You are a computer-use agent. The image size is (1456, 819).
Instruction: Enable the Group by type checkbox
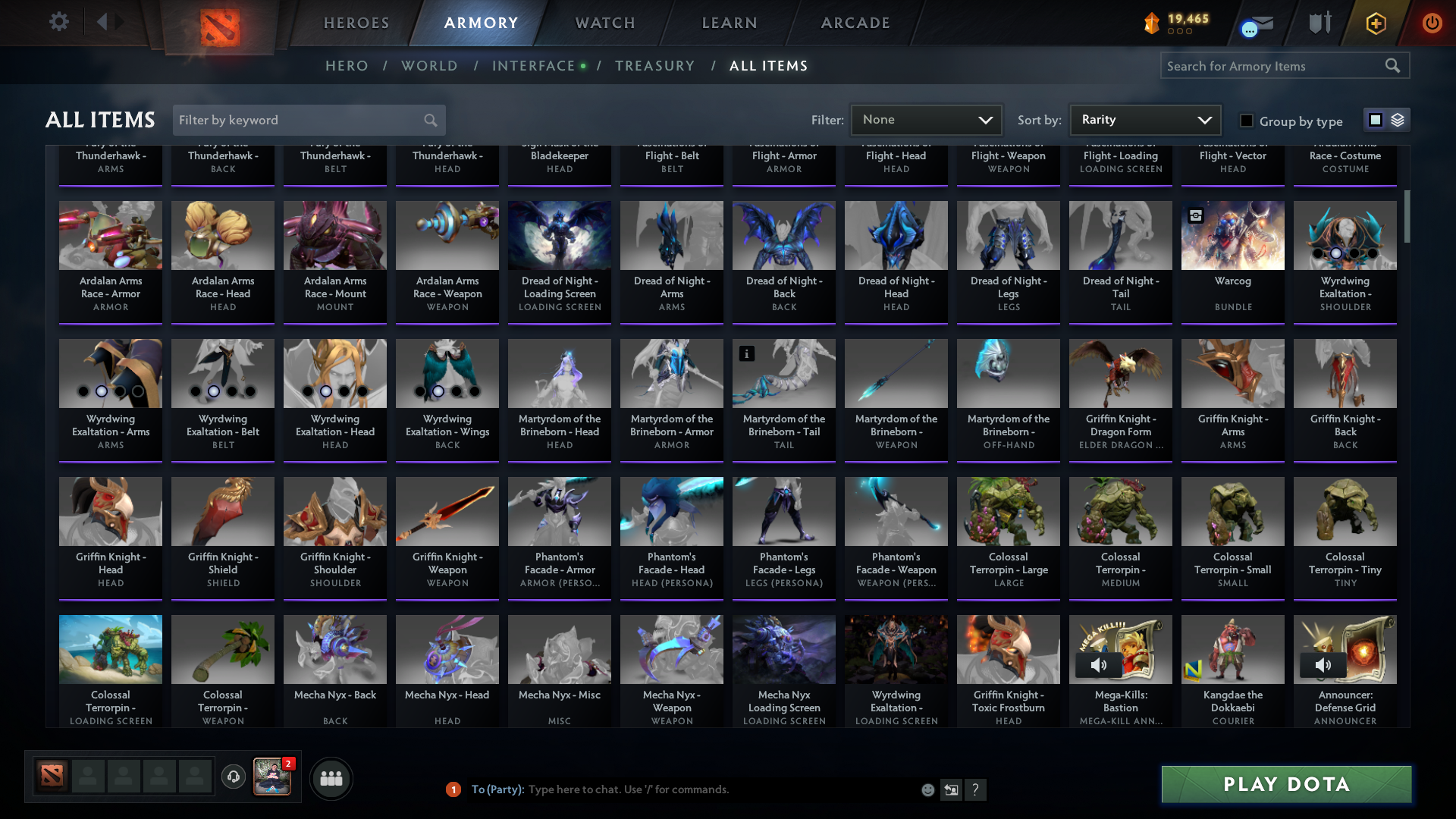(1246, 121)
